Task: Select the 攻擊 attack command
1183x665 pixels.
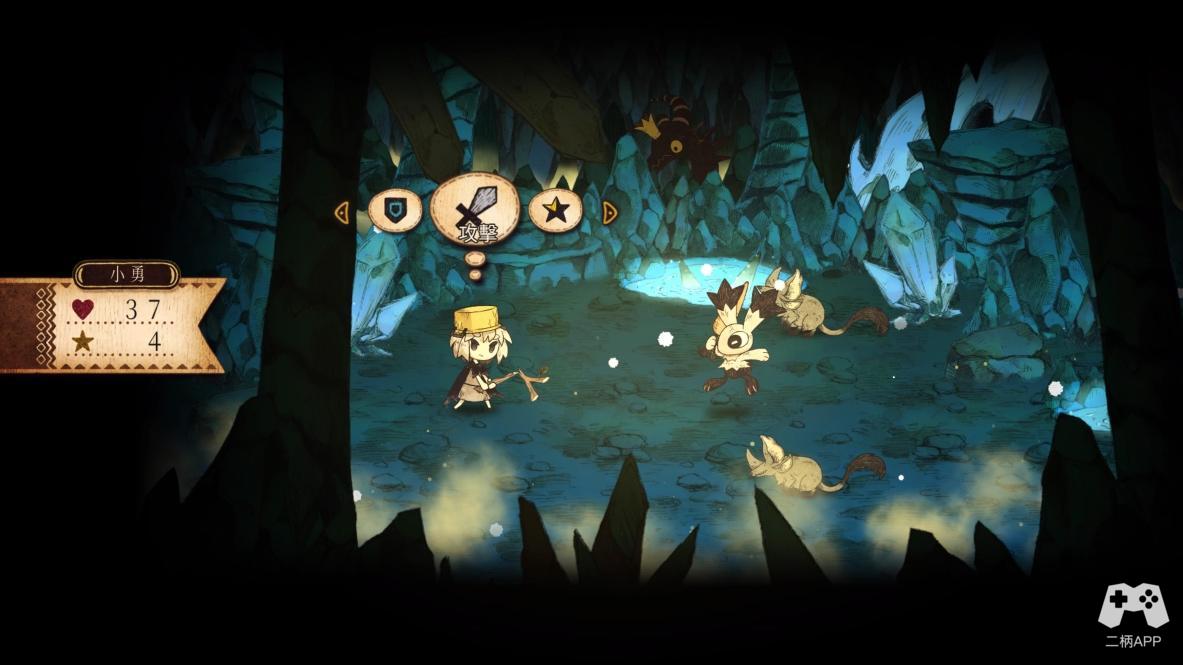Action: [x=475, y=212]
